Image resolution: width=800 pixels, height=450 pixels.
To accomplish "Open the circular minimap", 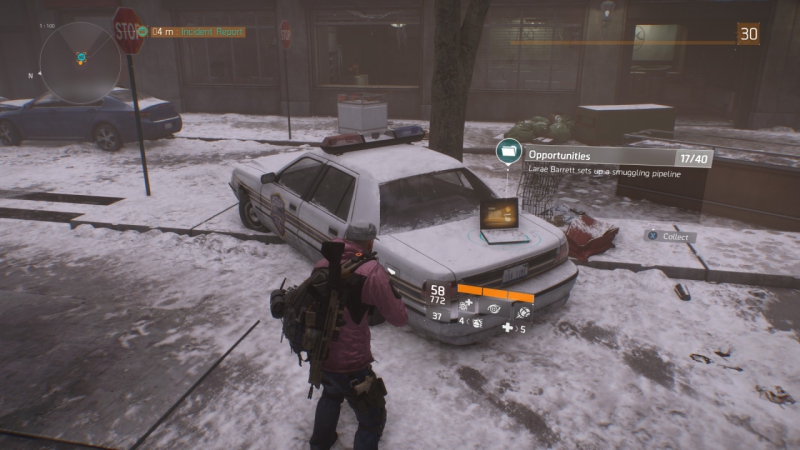I will [80, 63].
